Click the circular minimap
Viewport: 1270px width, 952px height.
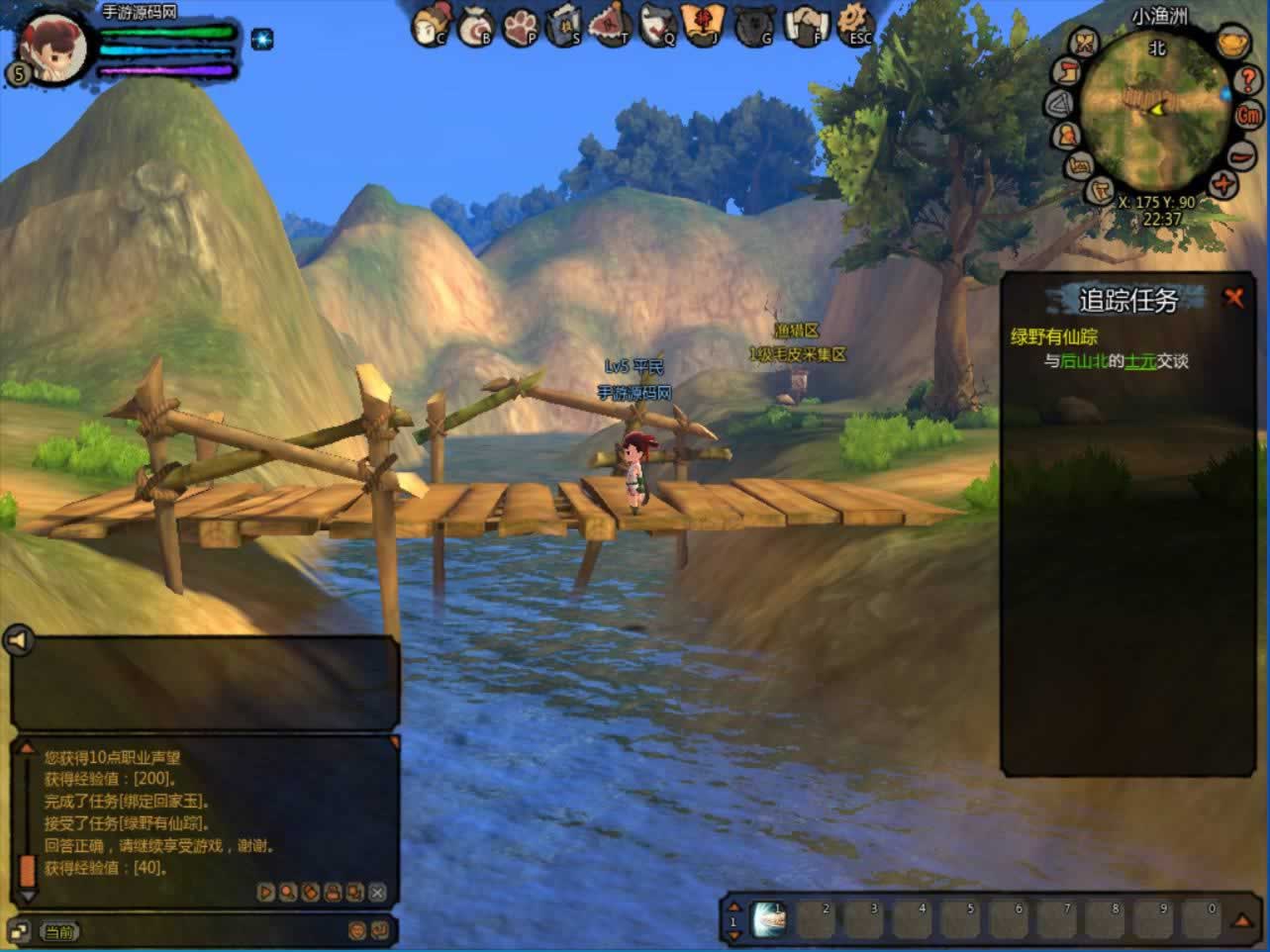click(x=1154, y=107)
